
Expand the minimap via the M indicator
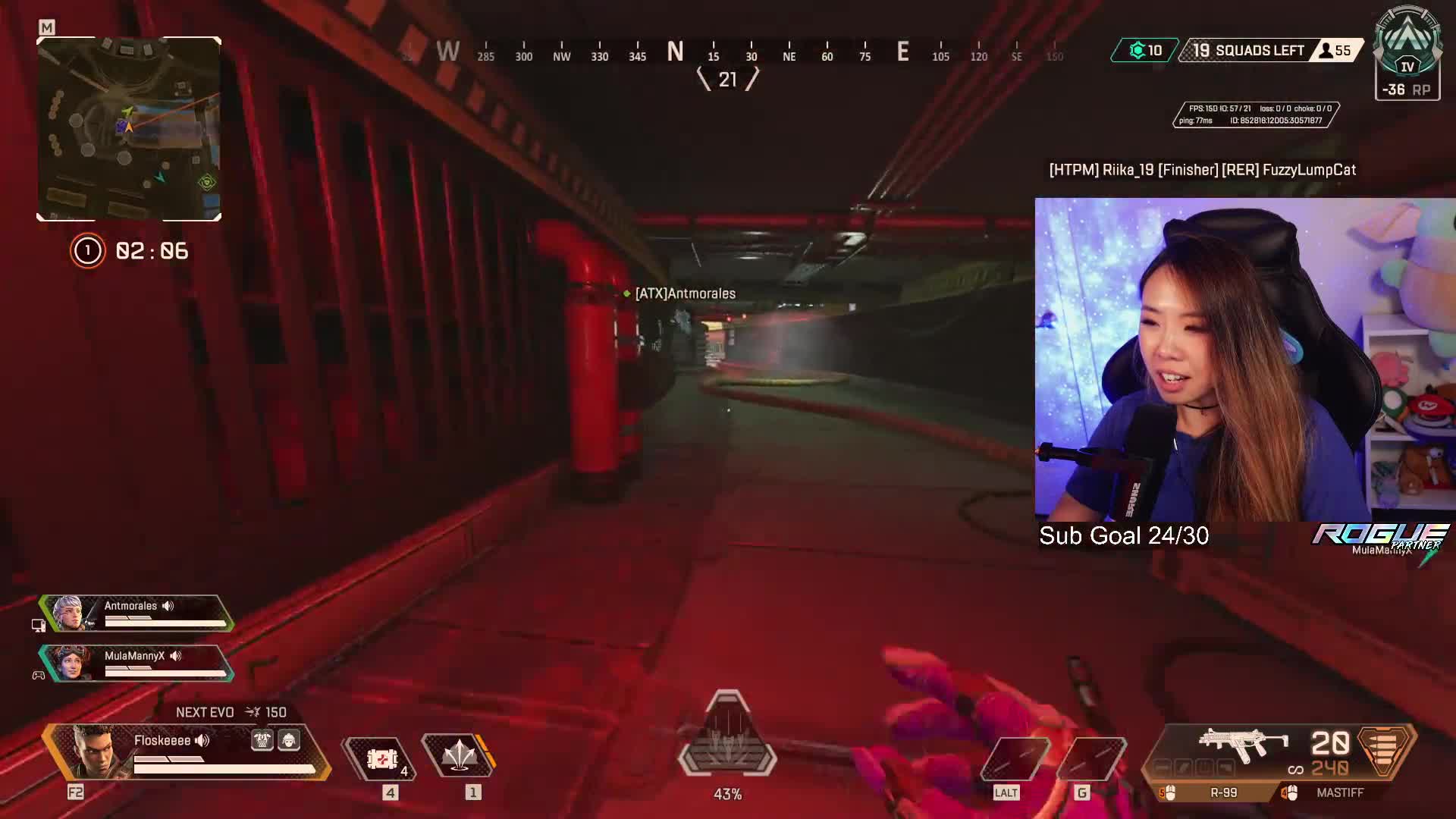pyautogui.click(x=47, y=25)
